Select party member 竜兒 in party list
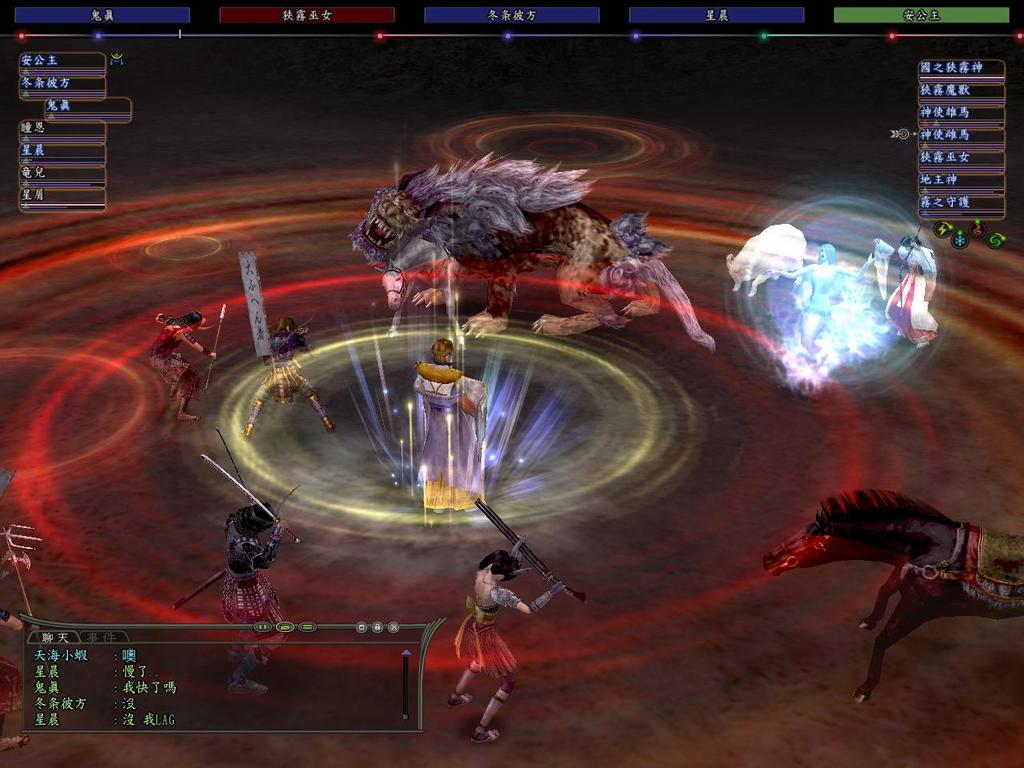Viewport: 1024px width, 768px height. 62,174
